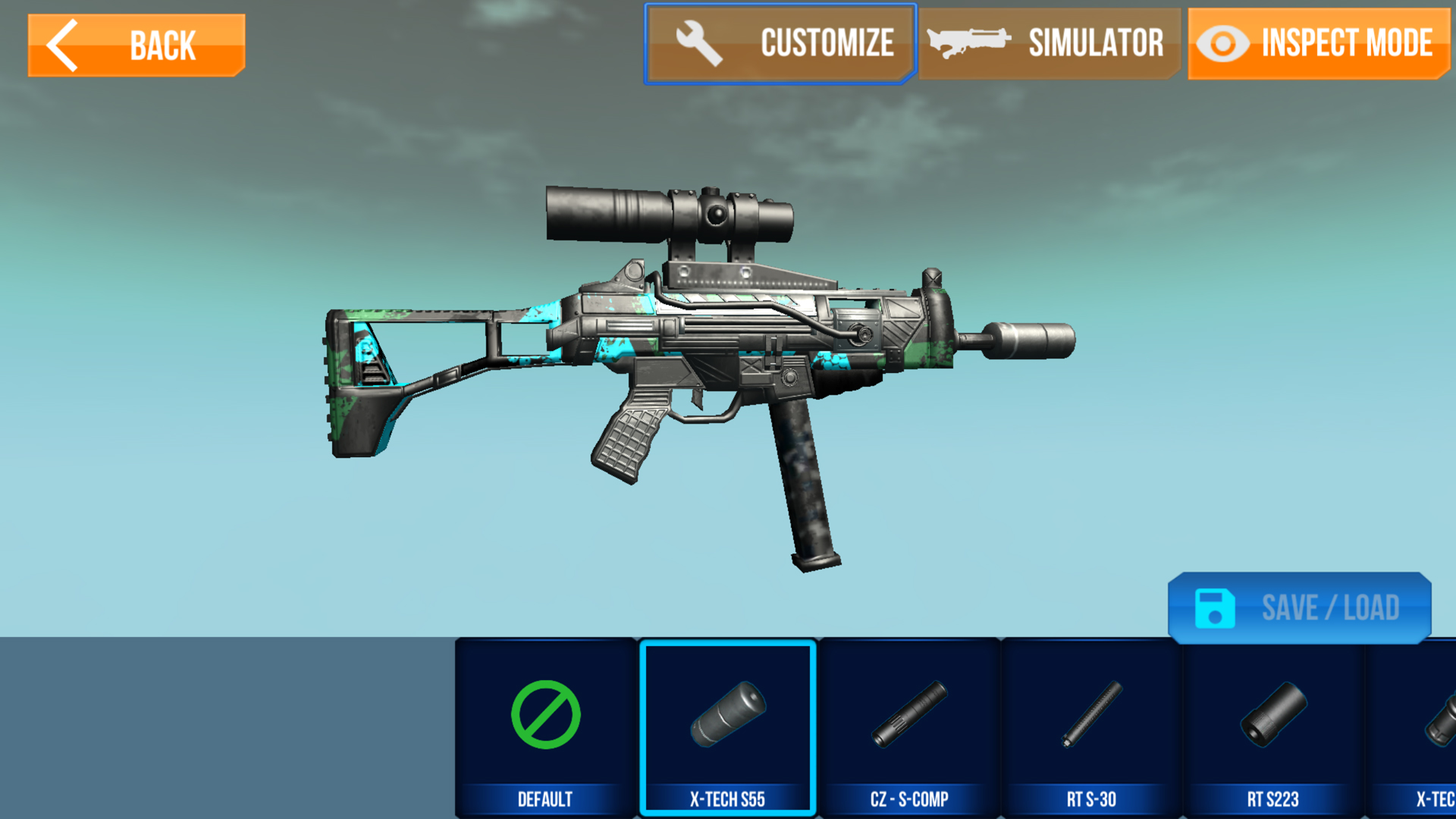The image size is (1456, 819).
Task: Click the eye icon for Inspect Mode
Action: coord(1222,43)
